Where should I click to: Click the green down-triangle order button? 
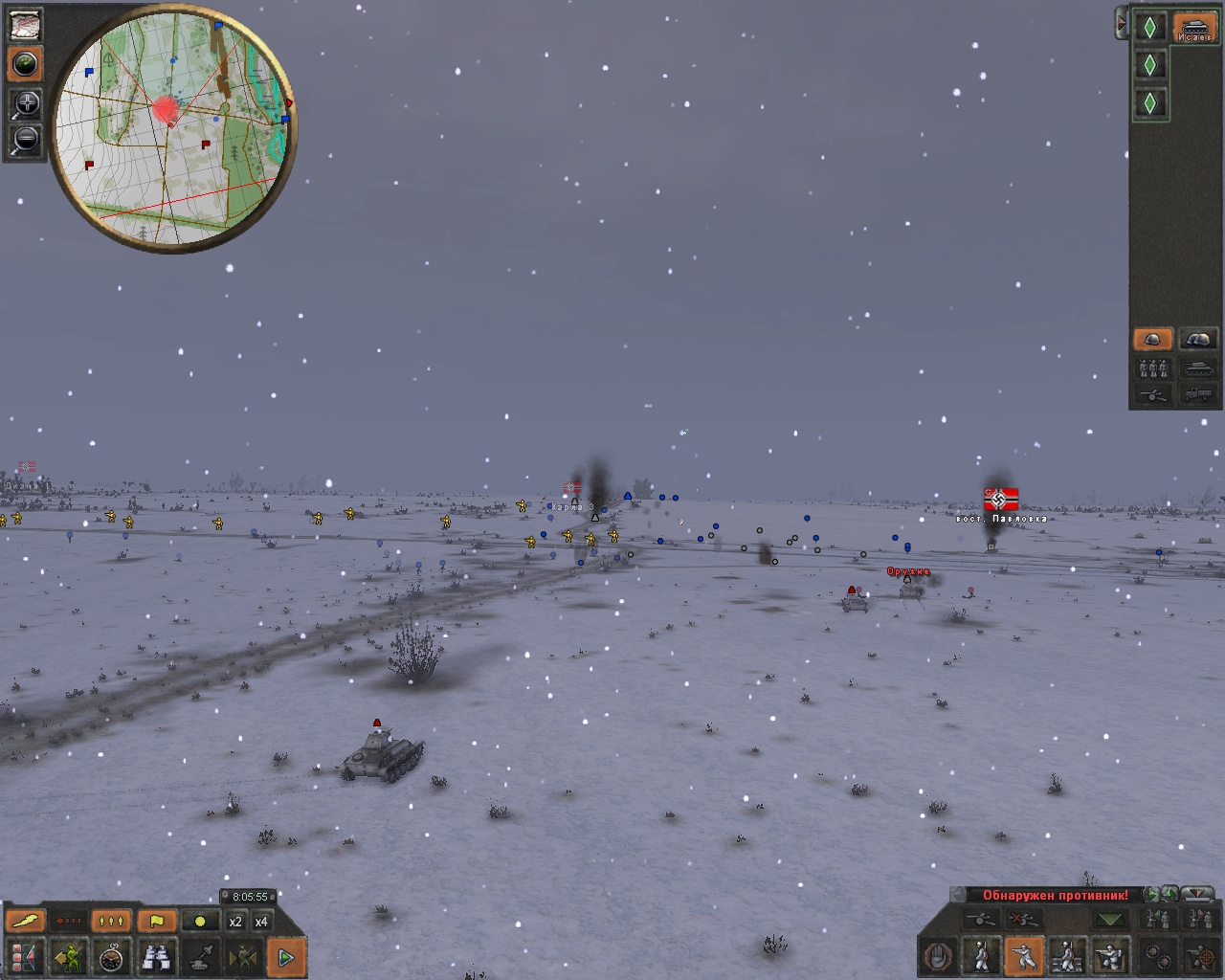pyautogui.click(x=1110, y=920)
